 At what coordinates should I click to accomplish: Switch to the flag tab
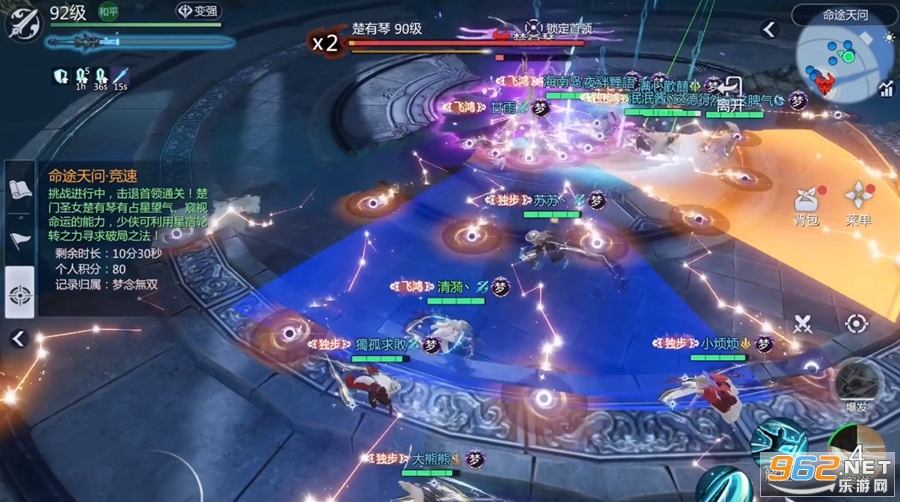coord(19,240)
